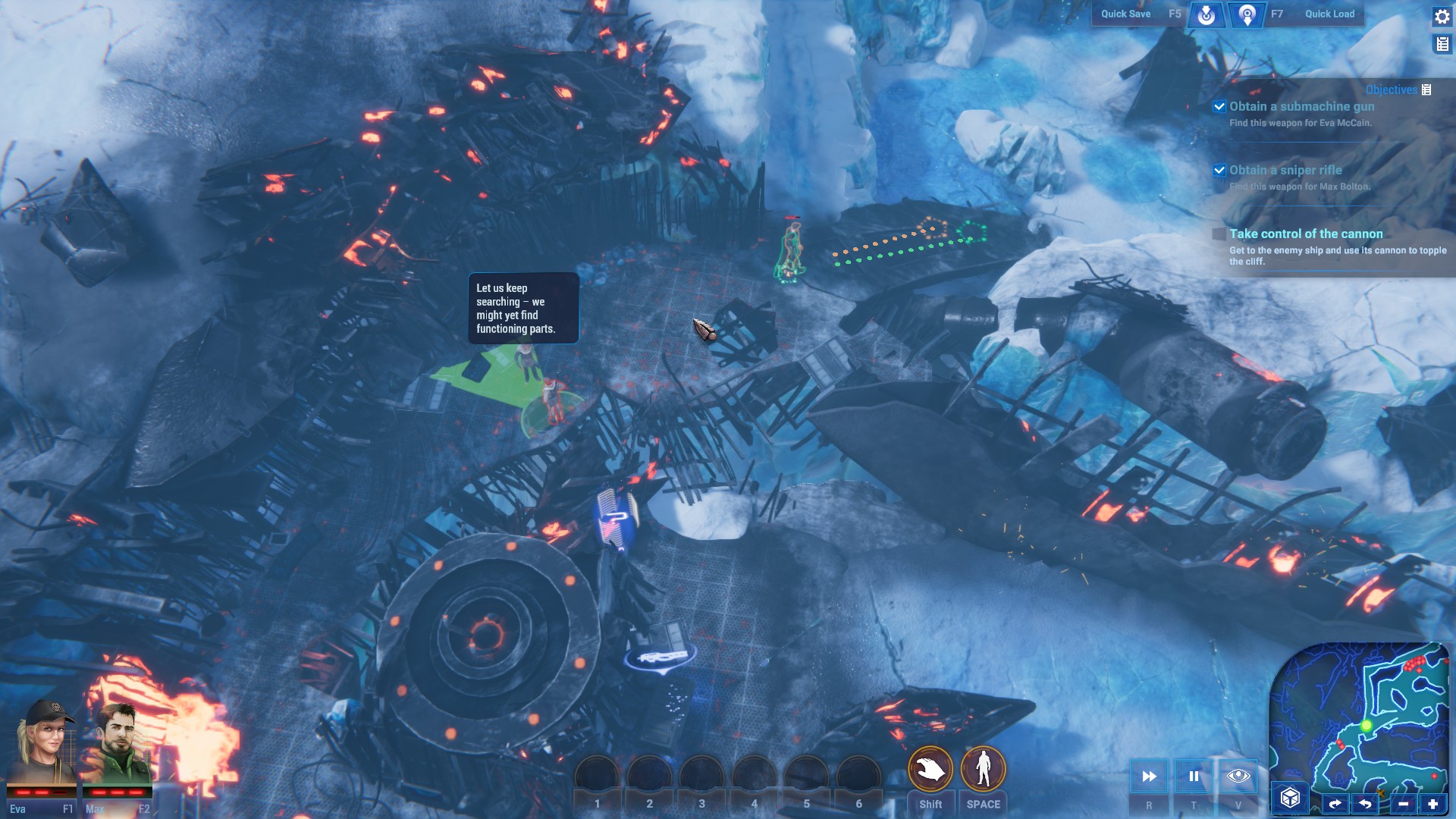Zoom in using the plus button
1456x819 pixels.
(x=1432, y=804)
